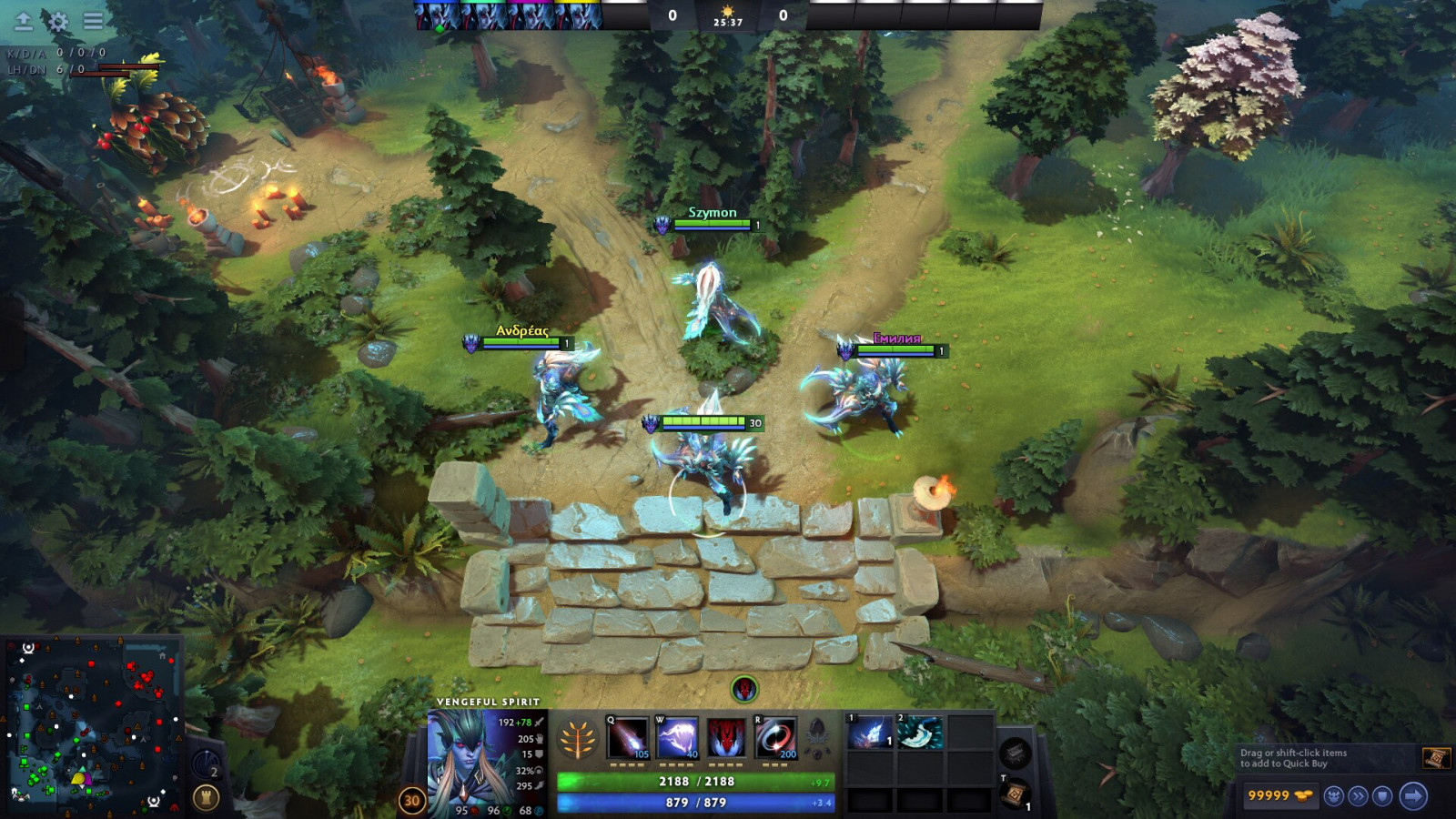Select the Vengeance Aura passive icon
1456x819 pixels.
726,738
